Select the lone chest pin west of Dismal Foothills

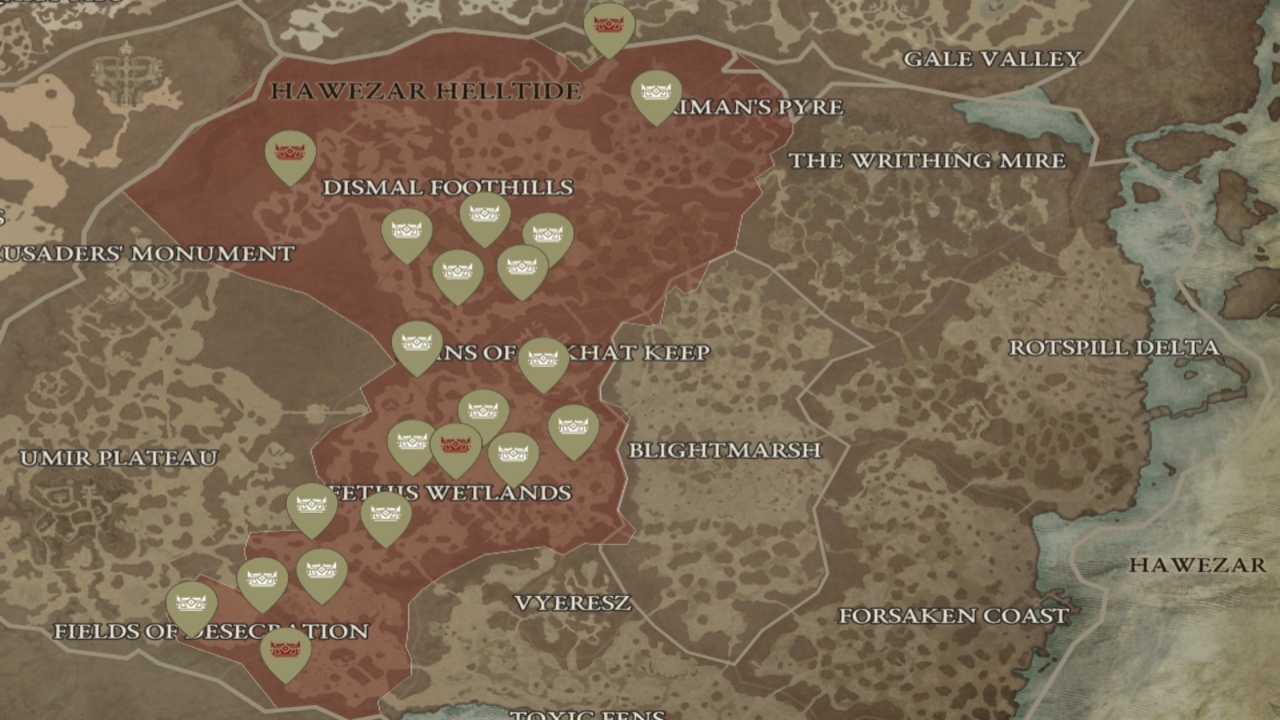point(290,152)
